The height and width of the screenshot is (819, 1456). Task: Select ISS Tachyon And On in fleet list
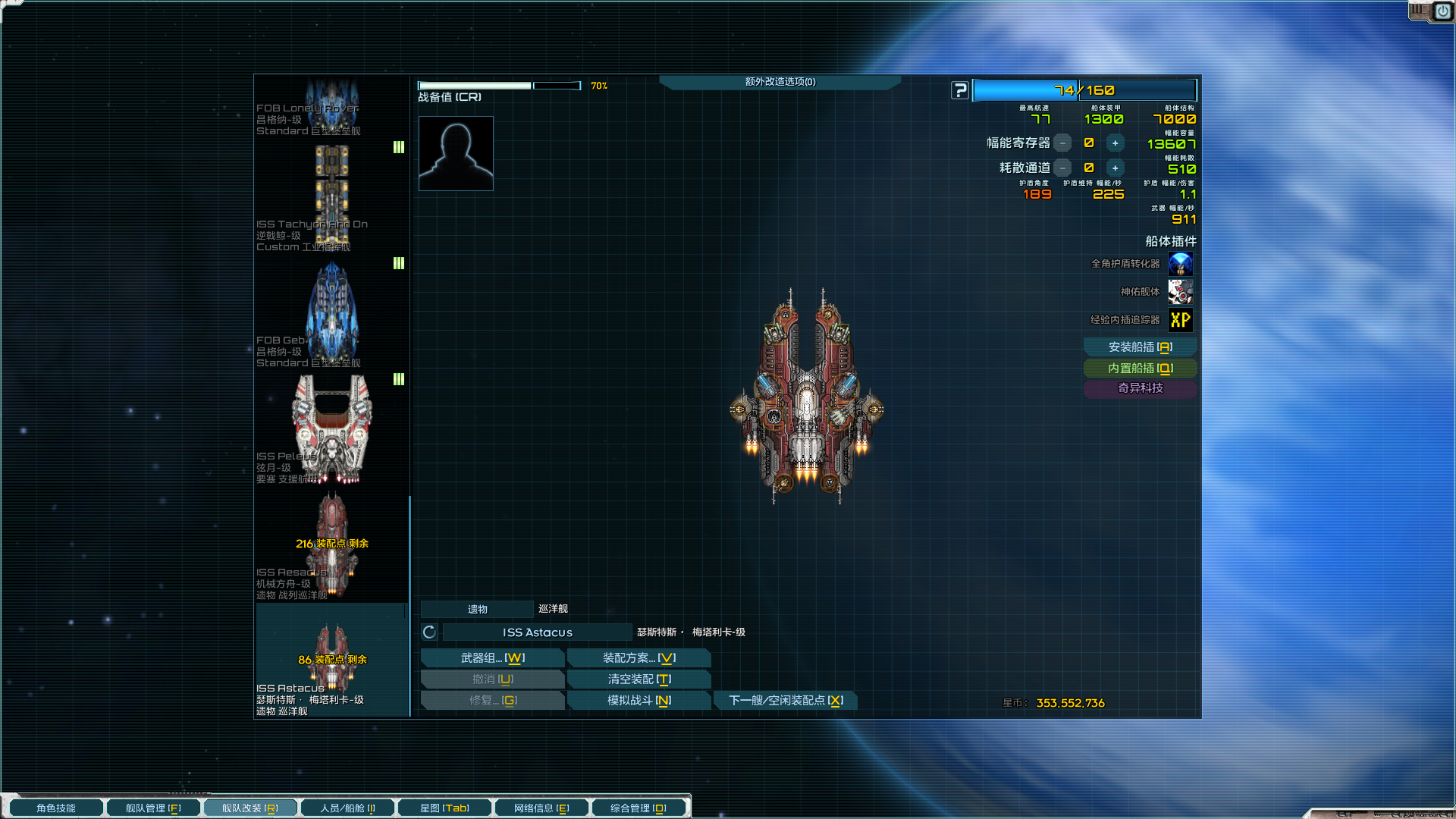pos(331,197)
